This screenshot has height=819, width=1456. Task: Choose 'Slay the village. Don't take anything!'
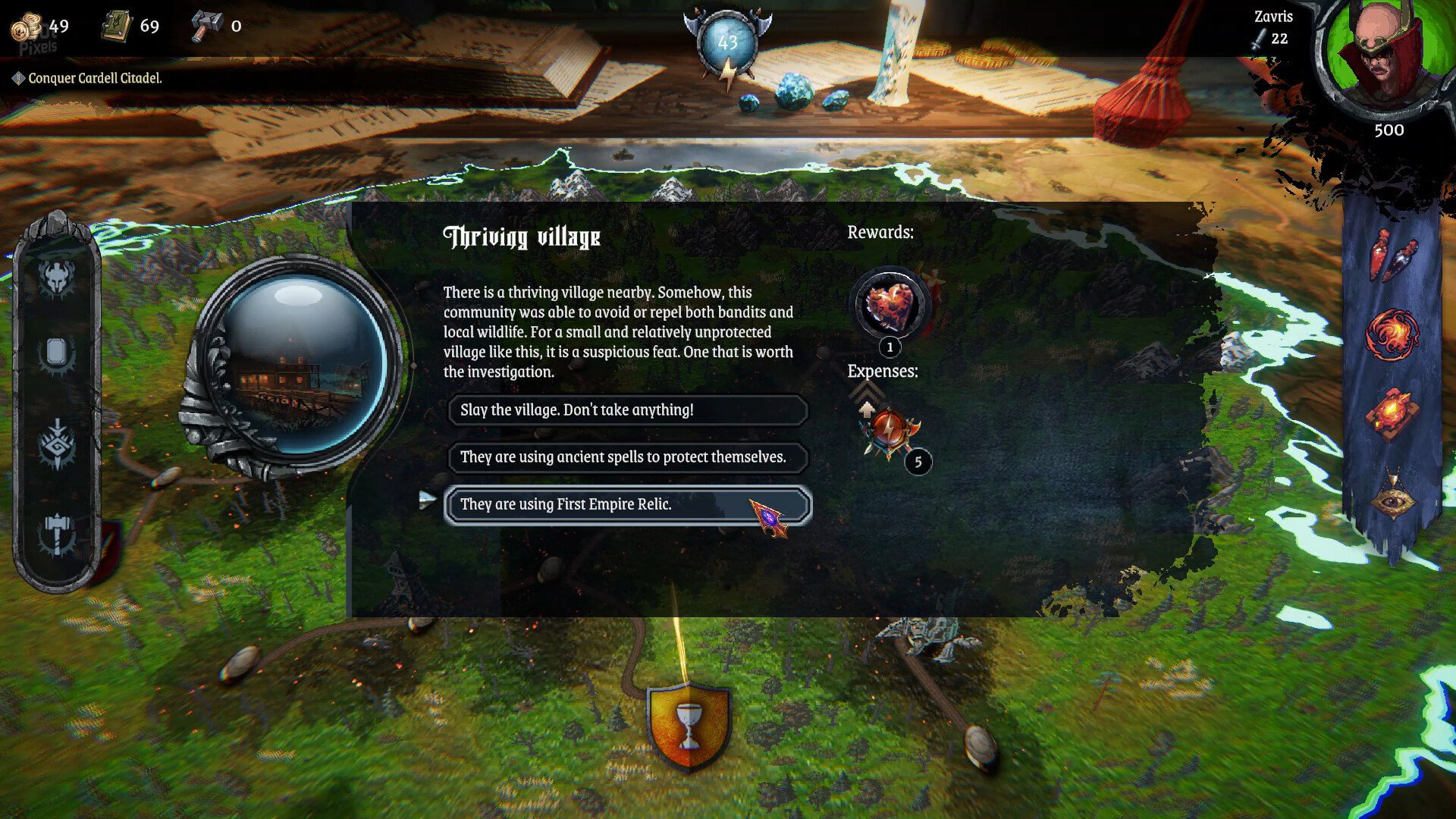point(628,411)
